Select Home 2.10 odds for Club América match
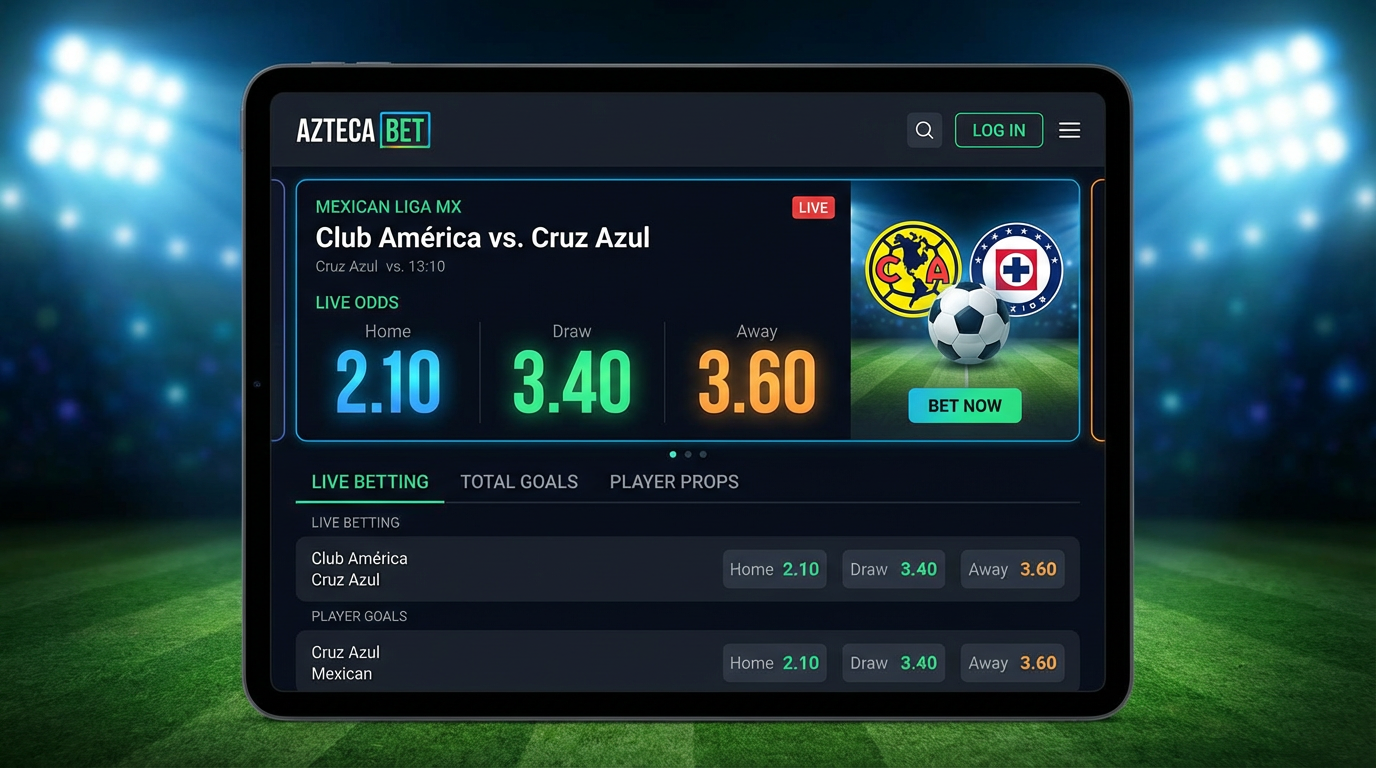This screenshot has width=1376, height=768. tap(774, 569)
